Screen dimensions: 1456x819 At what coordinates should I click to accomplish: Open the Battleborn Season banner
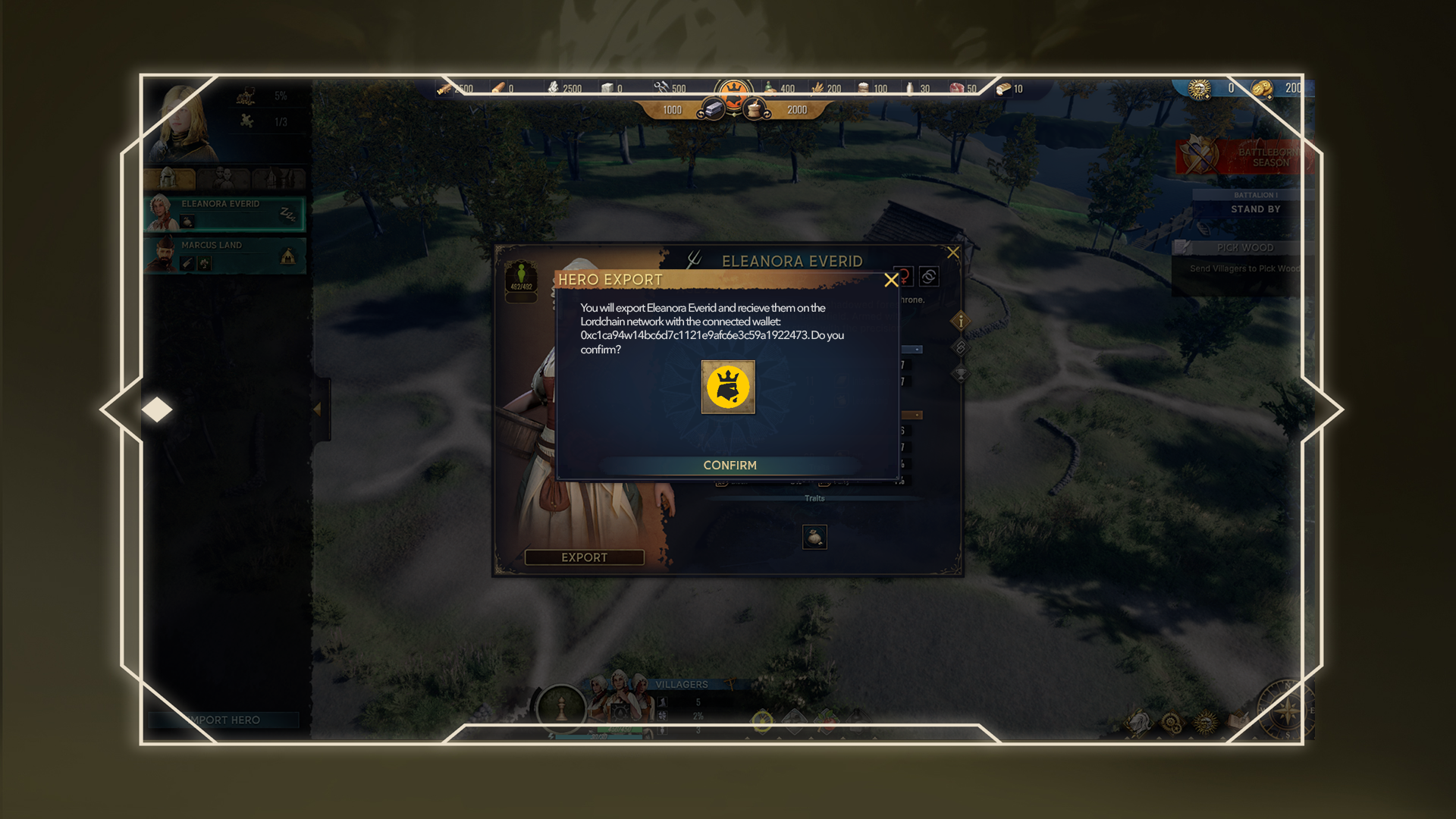1244,157
